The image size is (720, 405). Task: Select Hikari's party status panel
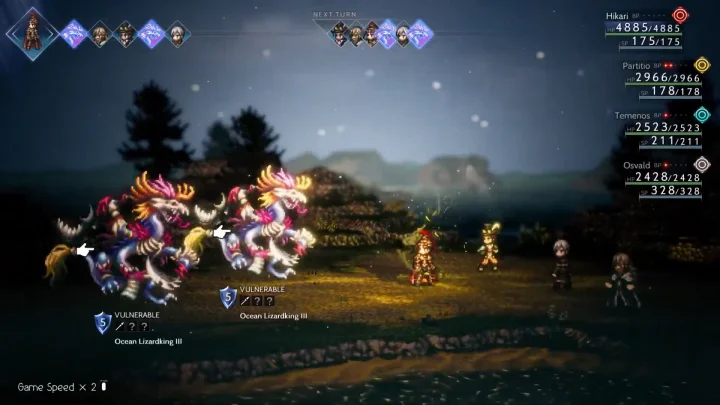click(646, 28)
